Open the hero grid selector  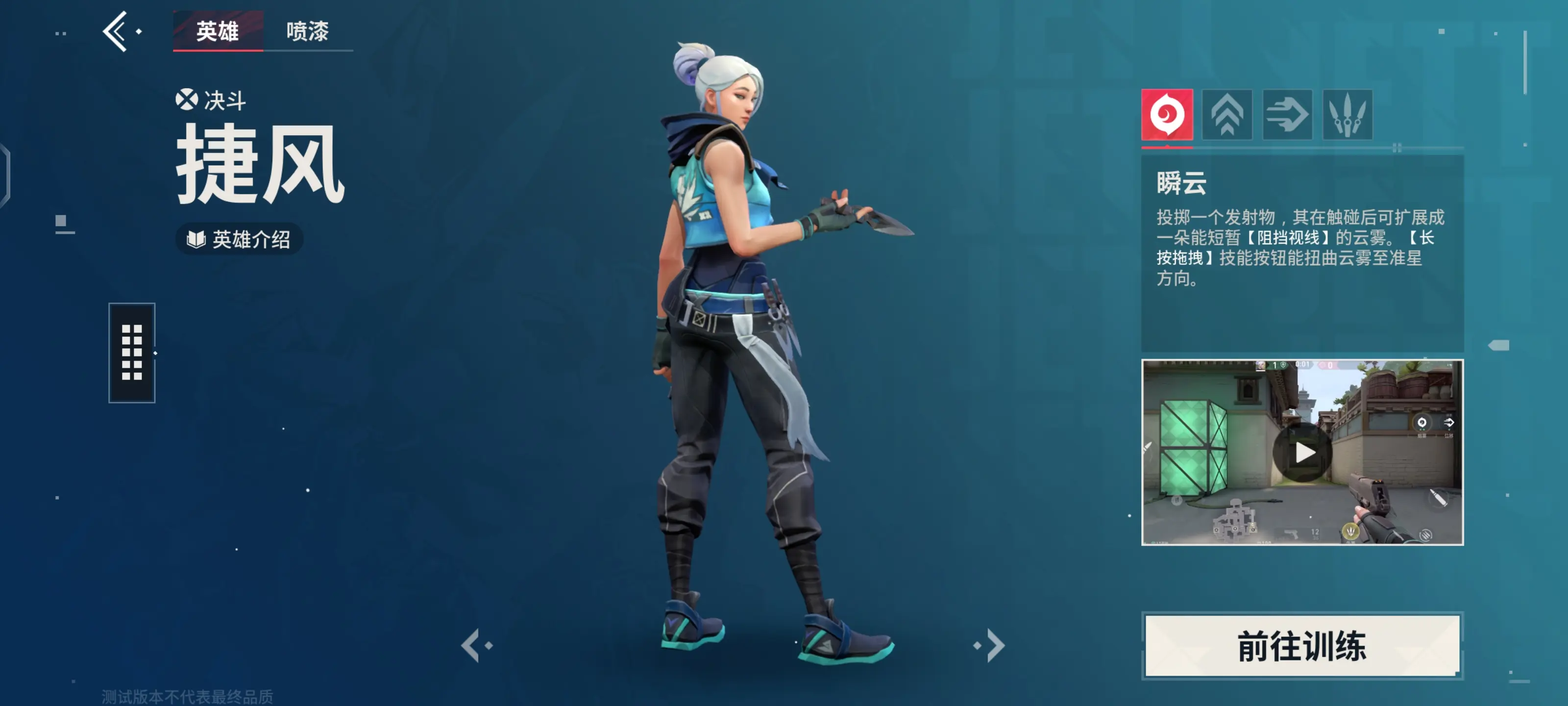click(131, 353)
